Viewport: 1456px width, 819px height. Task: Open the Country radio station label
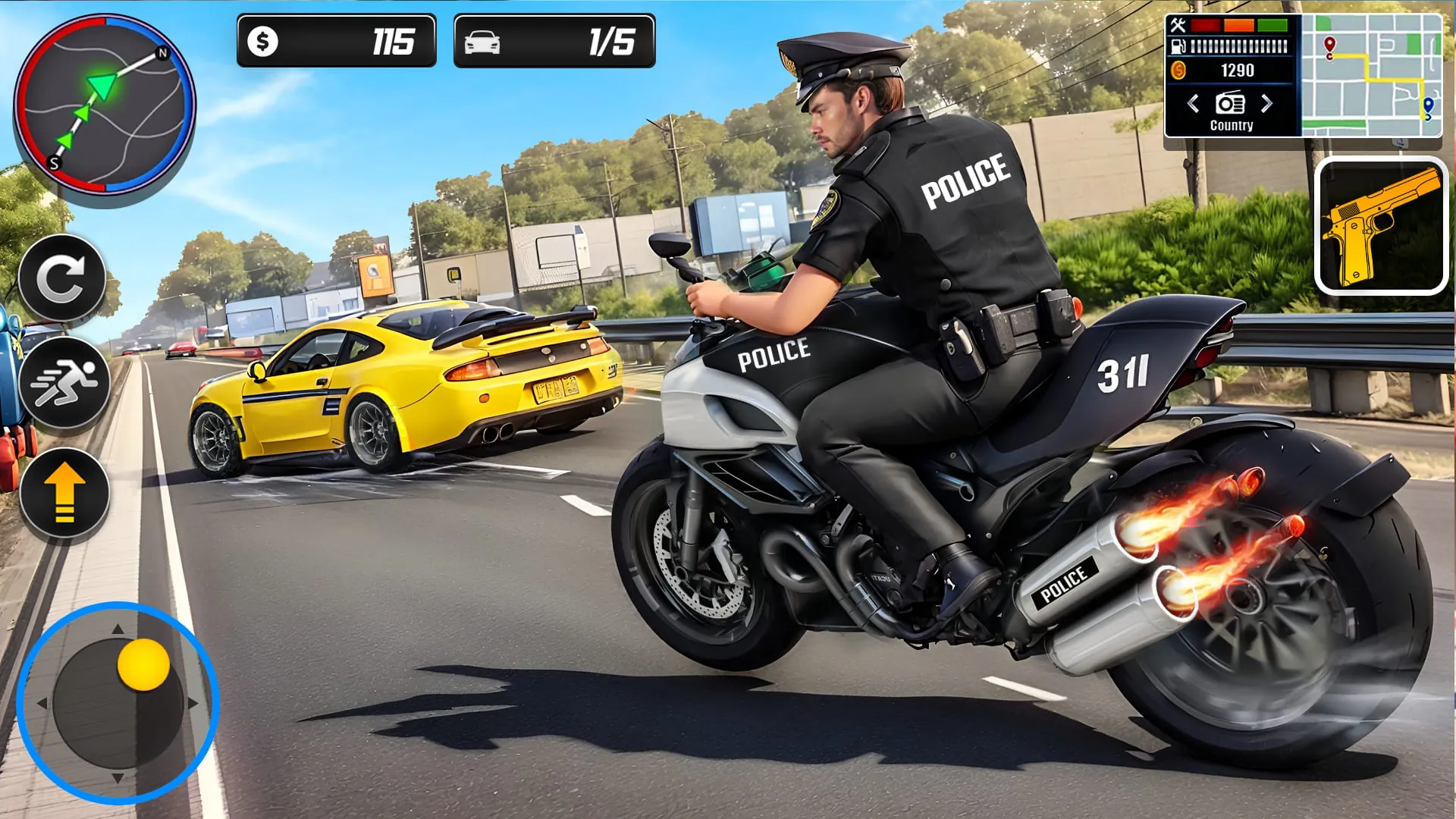[x=1232, y=125]
